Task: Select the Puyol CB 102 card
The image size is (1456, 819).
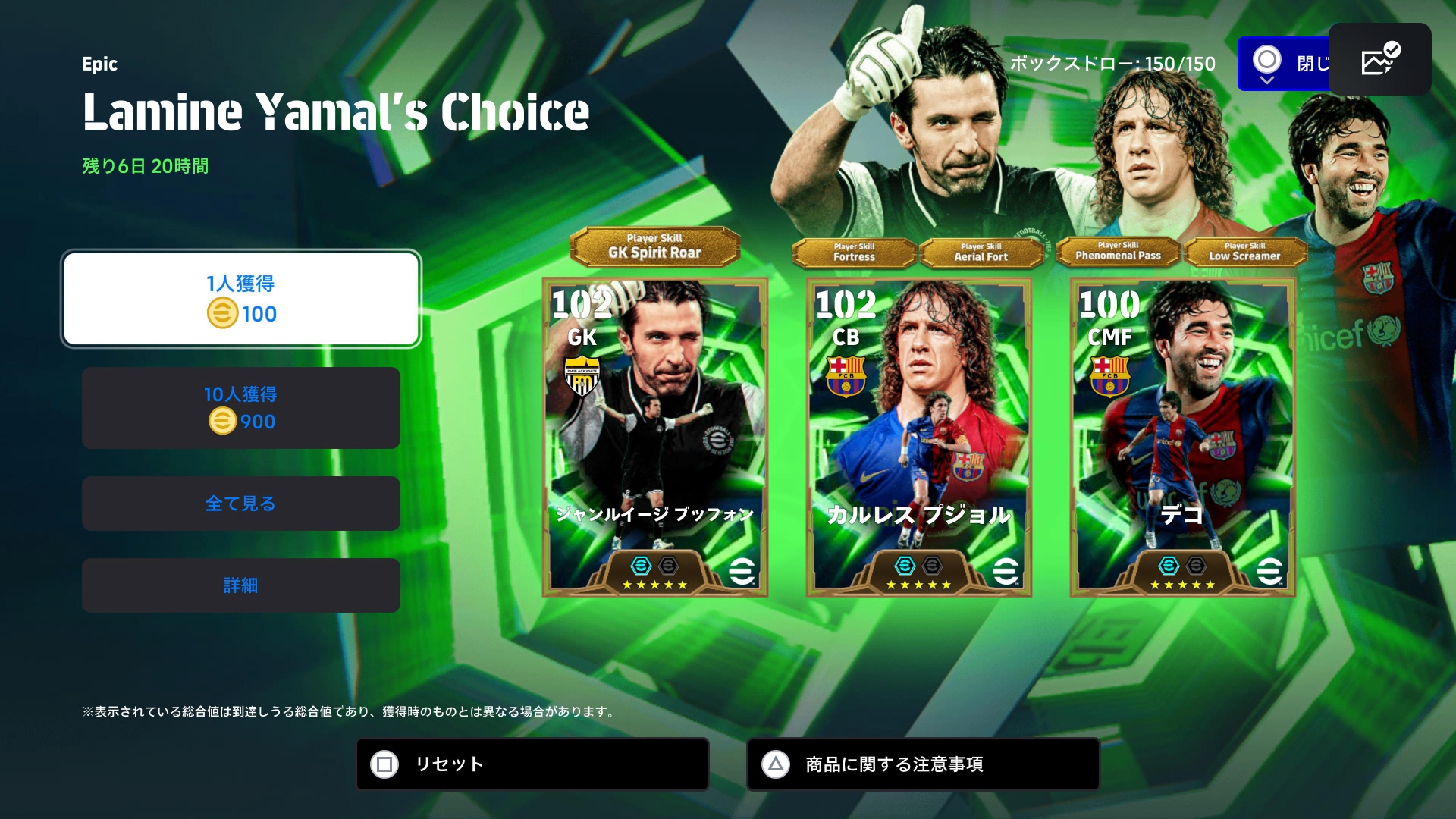Action: click(x=918, y=438)
